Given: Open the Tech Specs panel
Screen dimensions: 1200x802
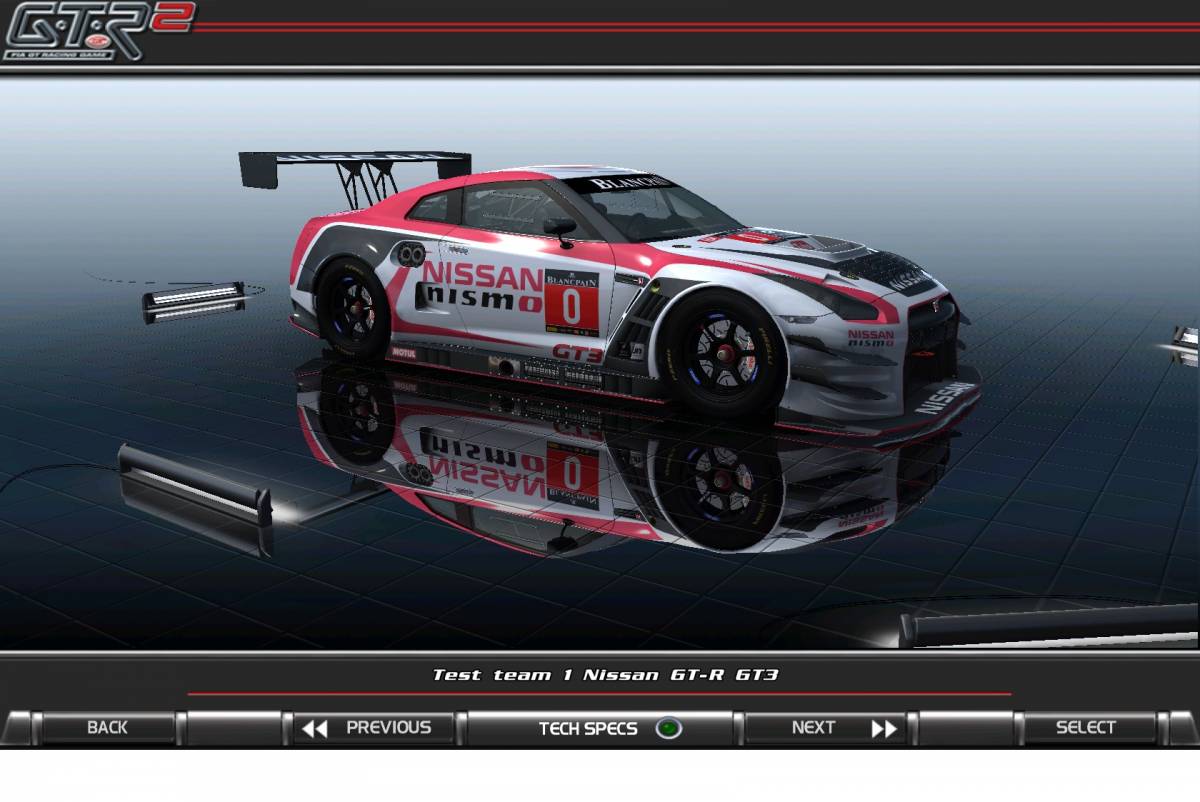Looking at the screenshot, I should click(602, 728).
